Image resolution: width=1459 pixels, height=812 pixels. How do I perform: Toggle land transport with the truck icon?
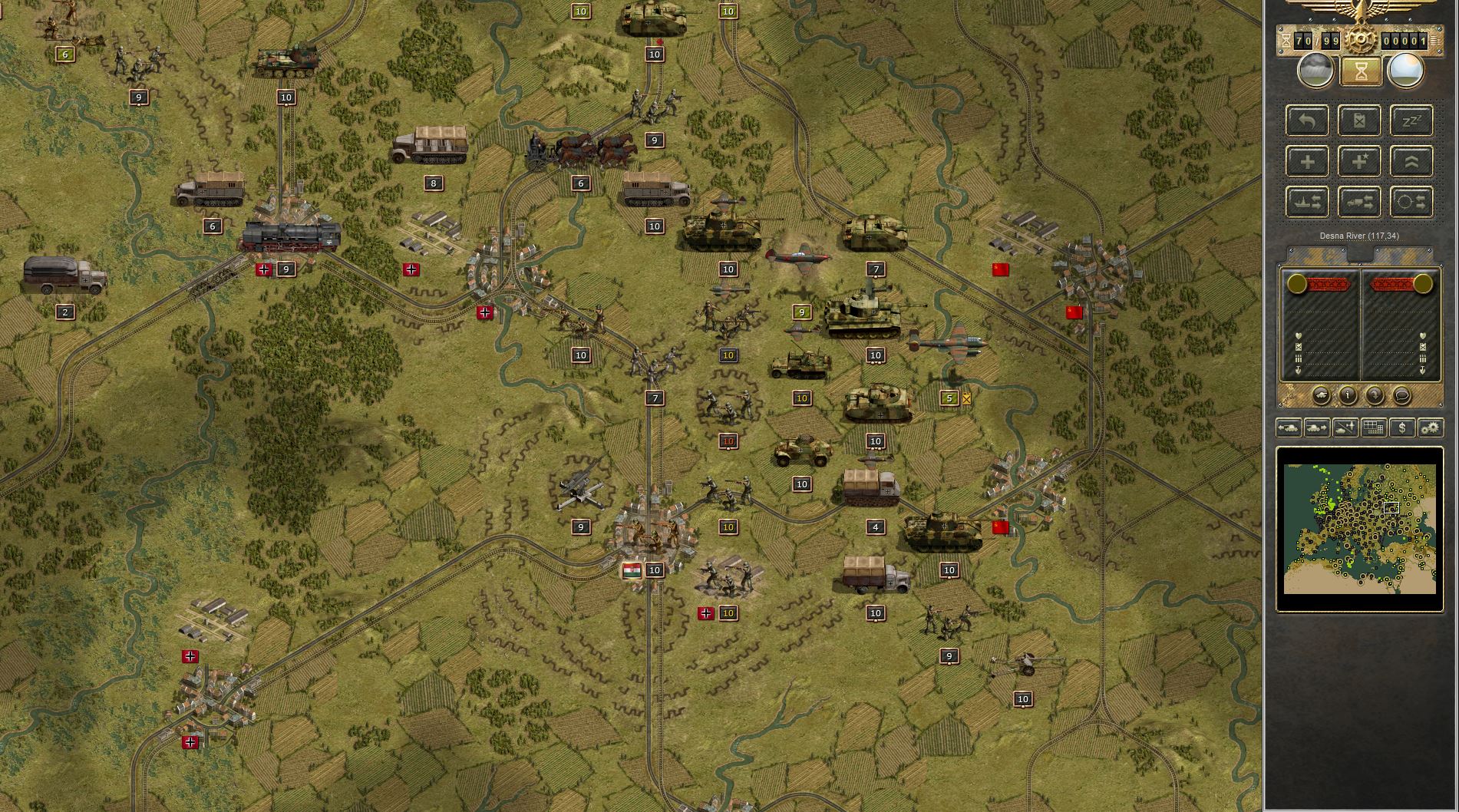(x=1358, y=203)
